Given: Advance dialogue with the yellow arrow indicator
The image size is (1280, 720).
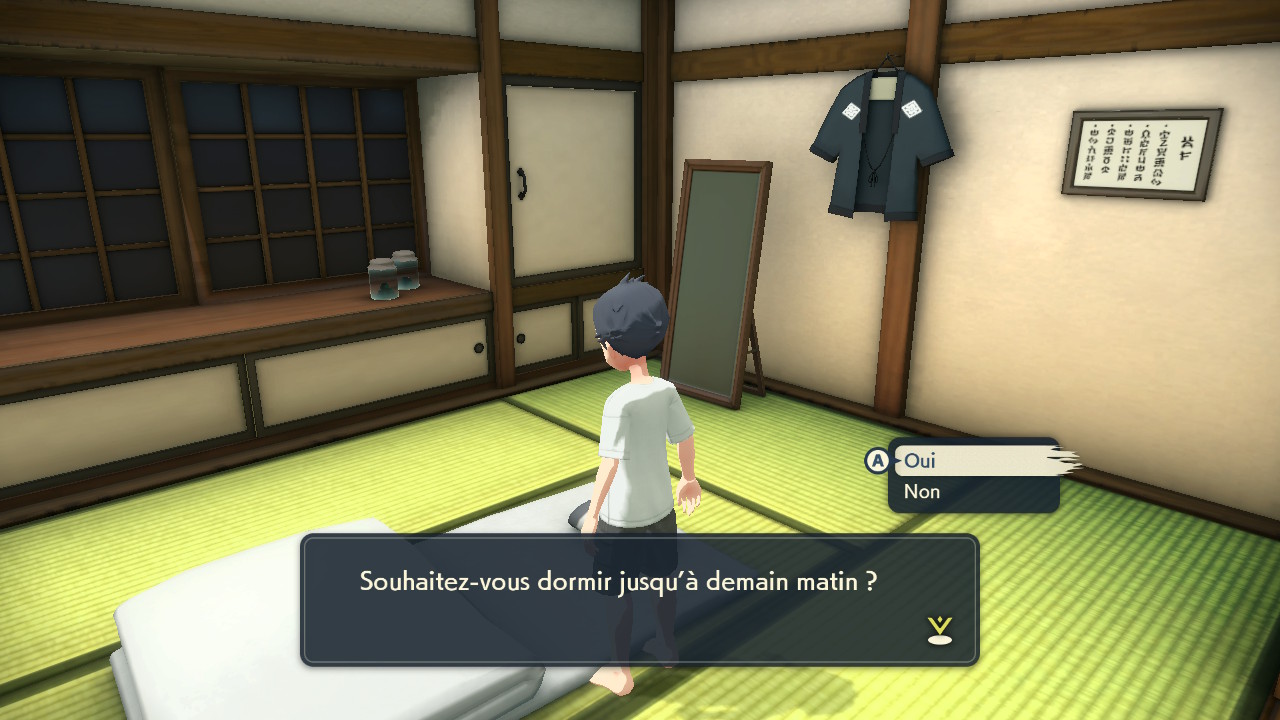Looking at the screenshot, I should [x=939, y=630].
